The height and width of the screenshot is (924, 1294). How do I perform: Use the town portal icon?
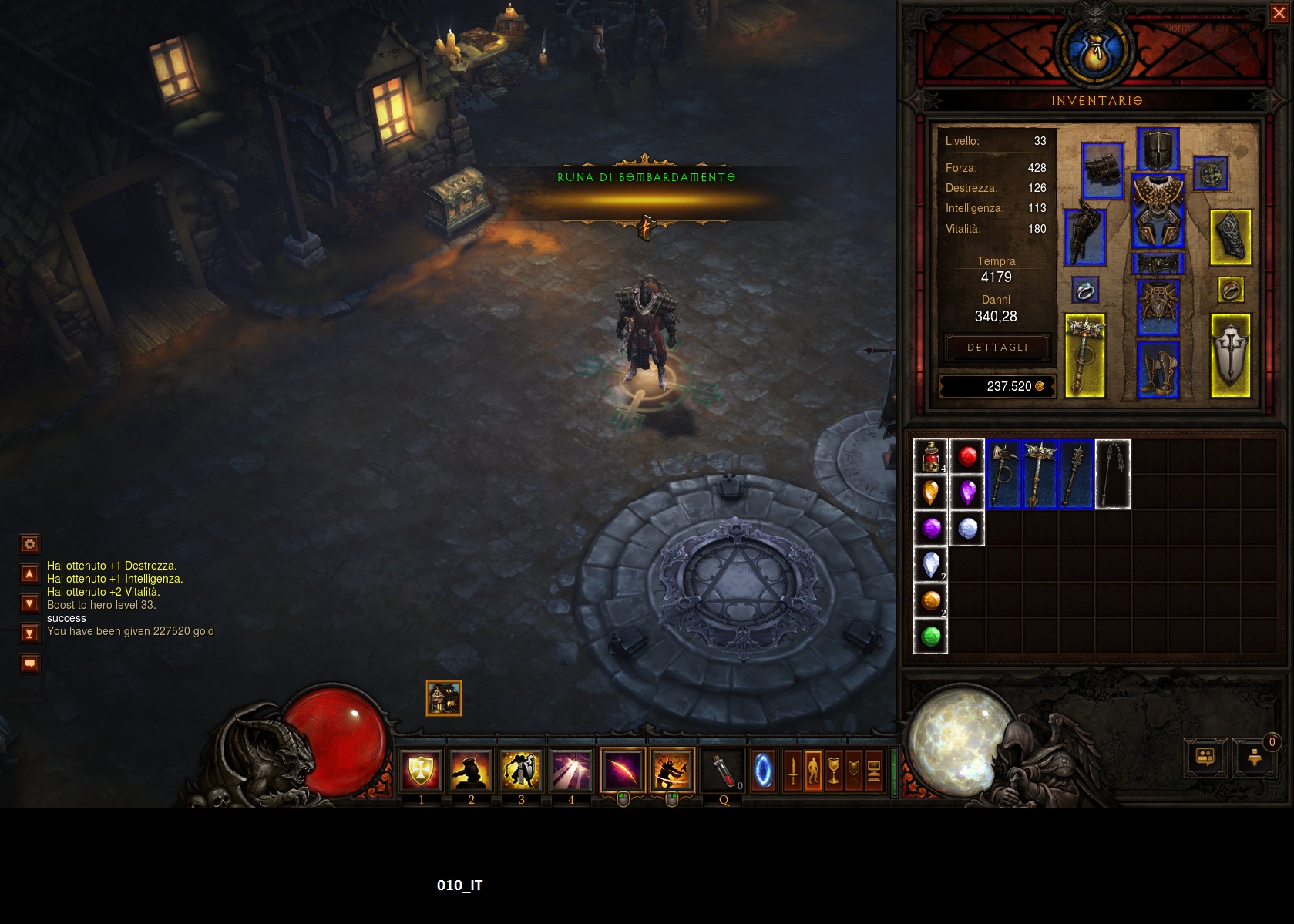(763, 771)
